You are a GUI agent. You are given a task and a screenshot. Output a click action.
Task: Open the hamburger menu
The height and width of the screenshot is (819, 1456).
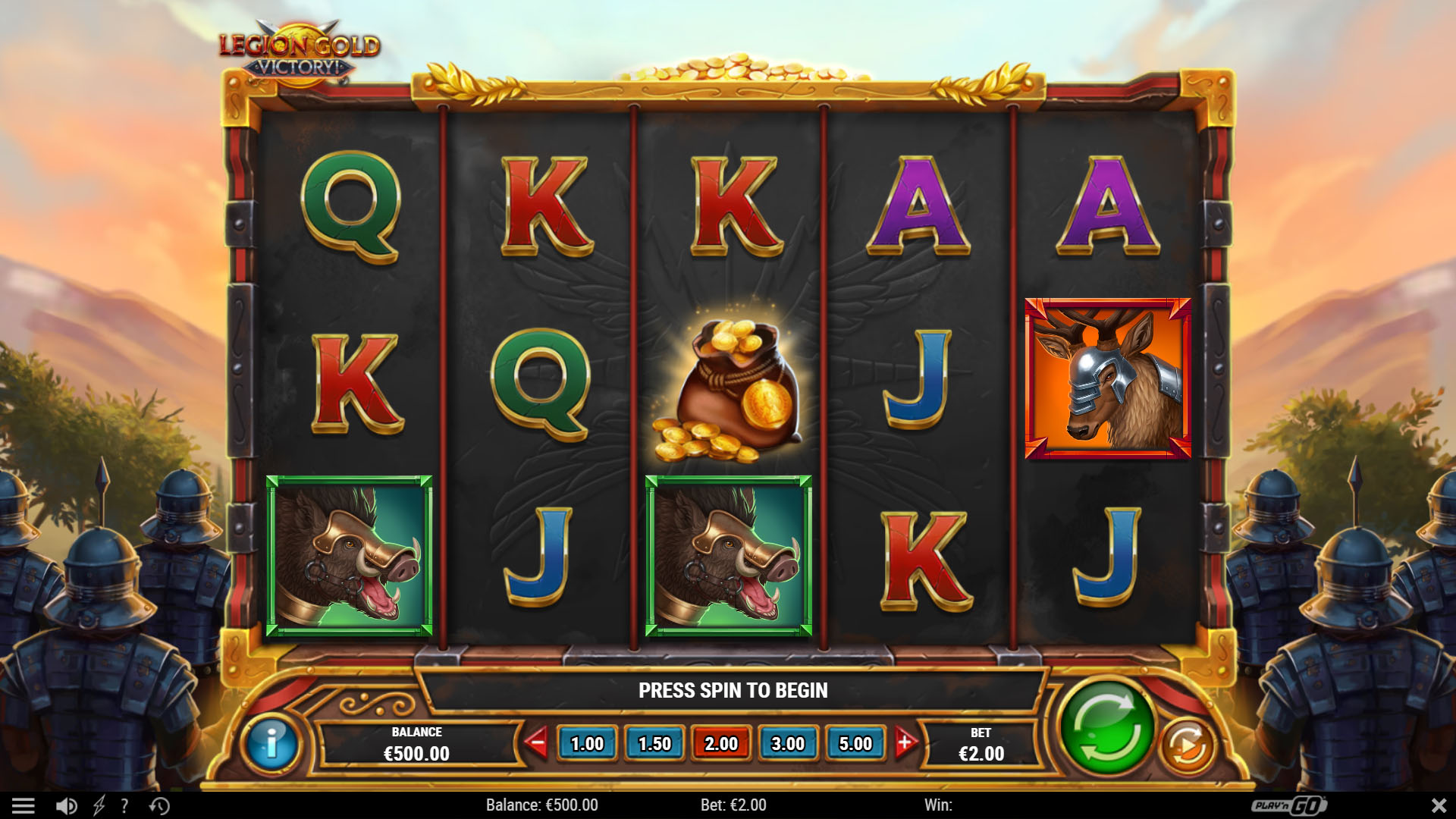pos(24,805)
